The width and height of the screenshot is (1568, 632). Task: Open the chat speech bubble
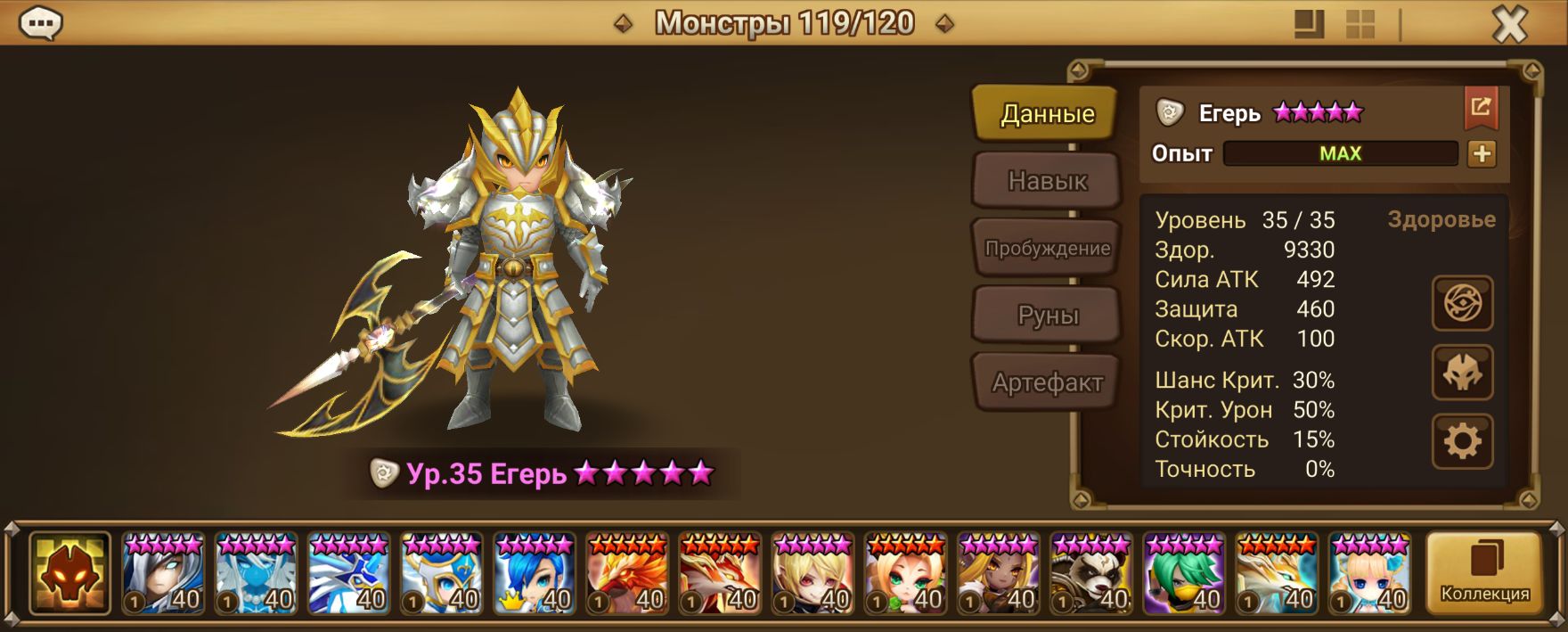pos(41,23)
